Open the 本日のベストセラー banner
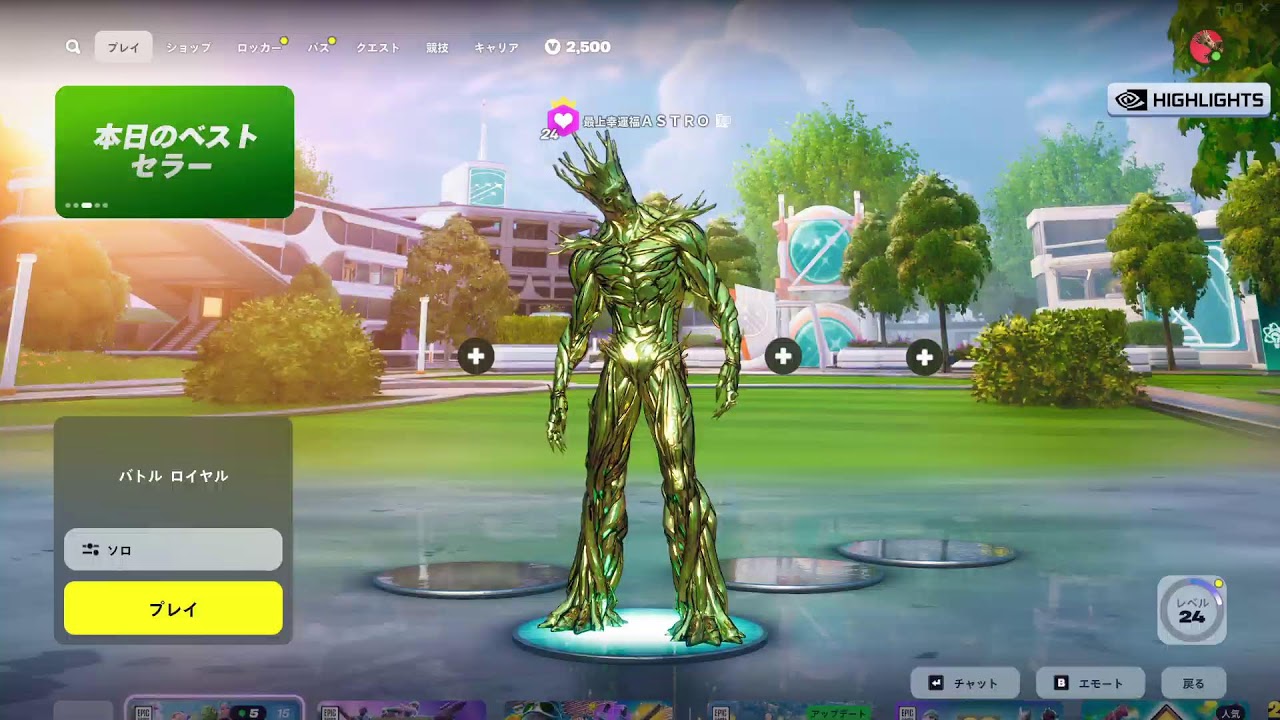The image size is (1280, 720). (x=174, y=151)
